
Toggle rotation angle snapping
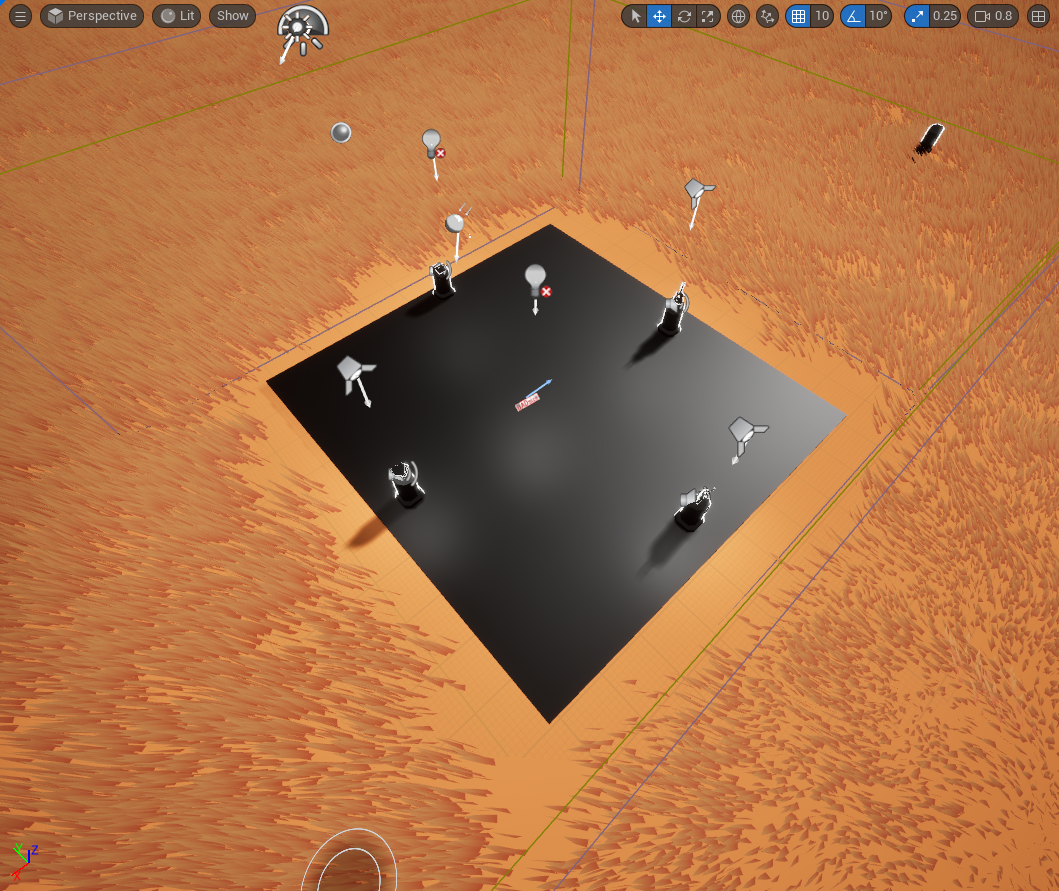[853, 16]
